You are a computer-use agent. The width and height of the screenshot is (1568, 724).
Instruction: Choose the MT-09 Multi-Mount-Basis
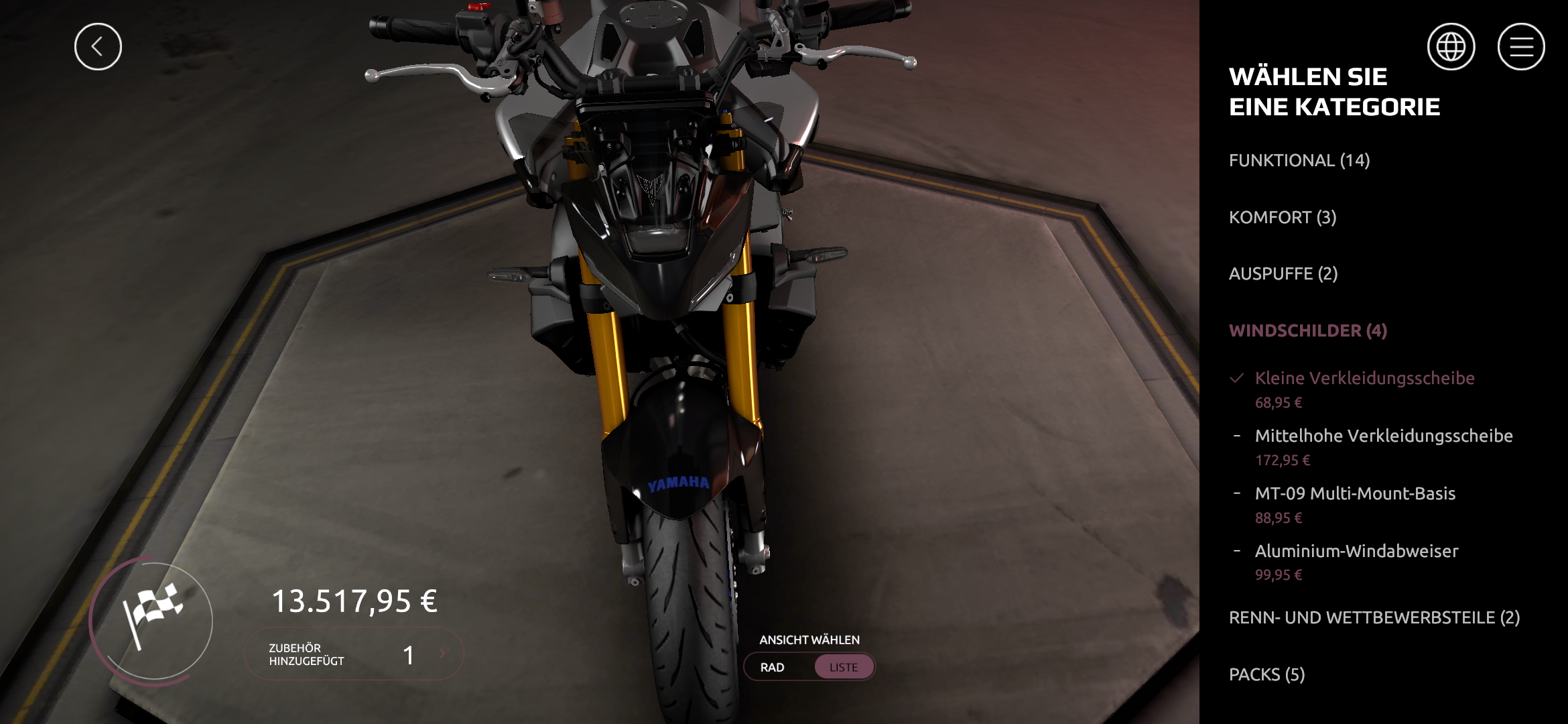(x=1354, y=494)
